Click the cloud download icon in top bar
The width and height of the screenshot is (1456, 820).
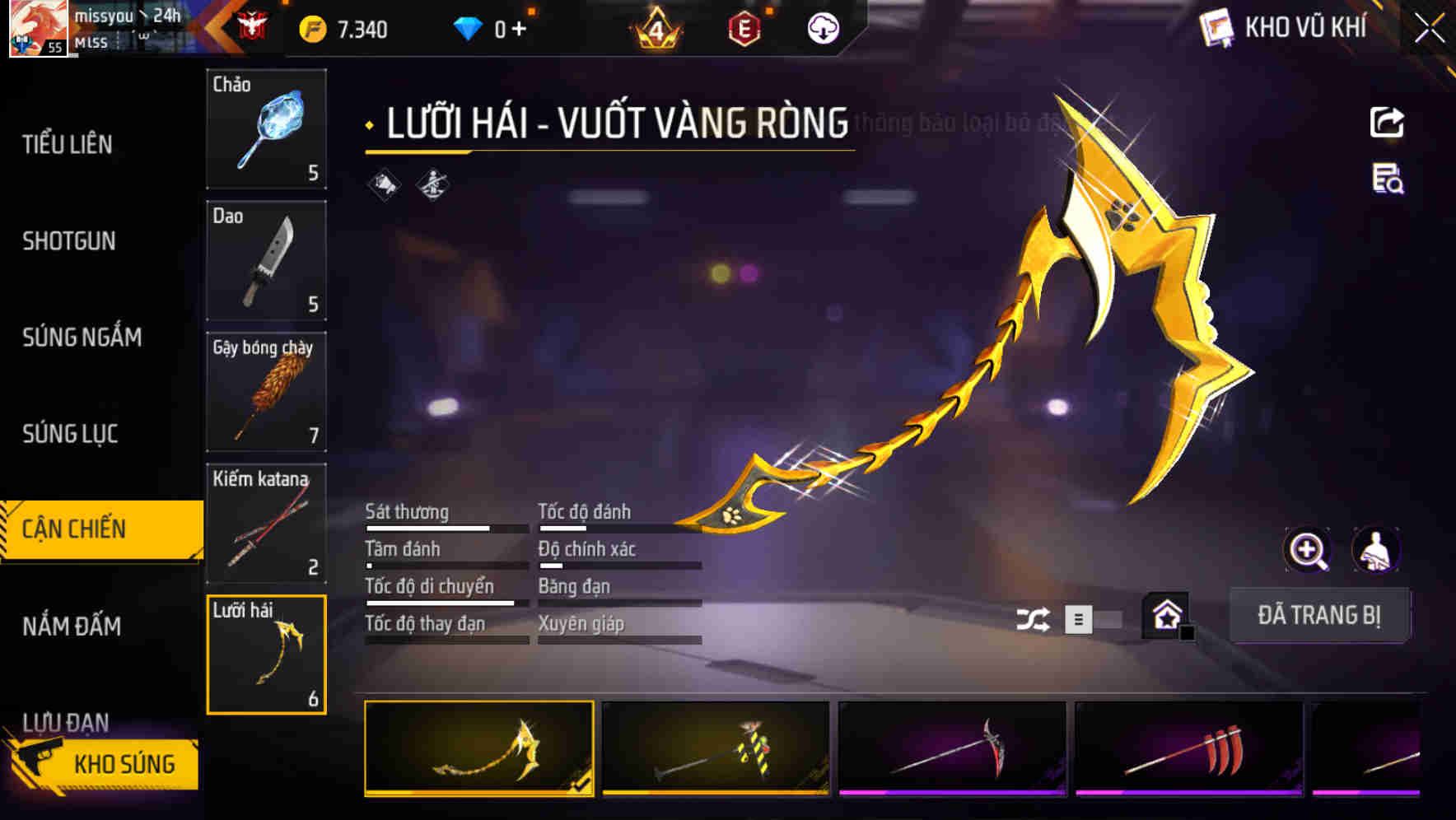tap(823, 29)
